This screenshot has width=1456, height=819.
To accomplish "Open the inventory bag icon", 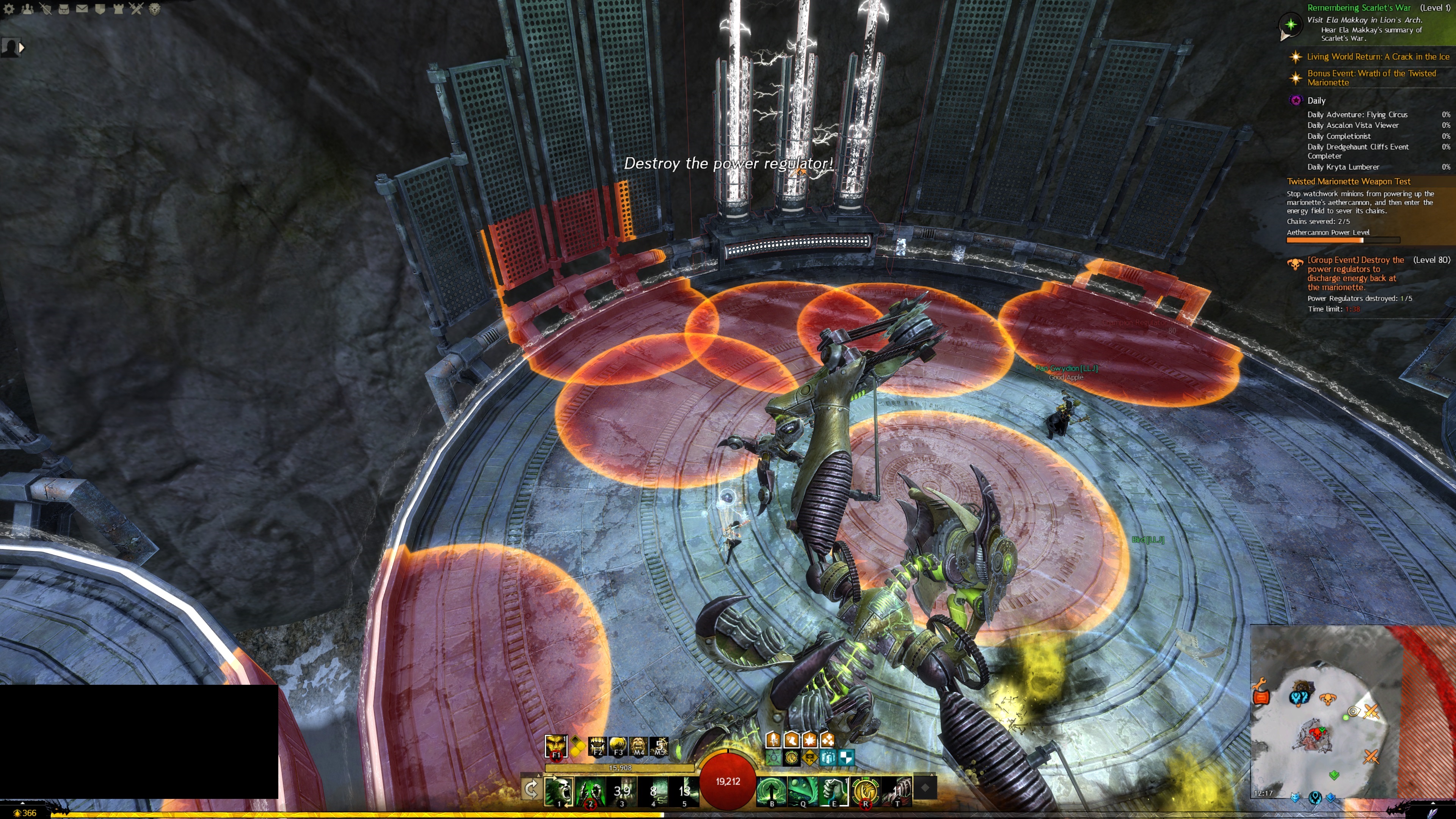I will 63,9.
